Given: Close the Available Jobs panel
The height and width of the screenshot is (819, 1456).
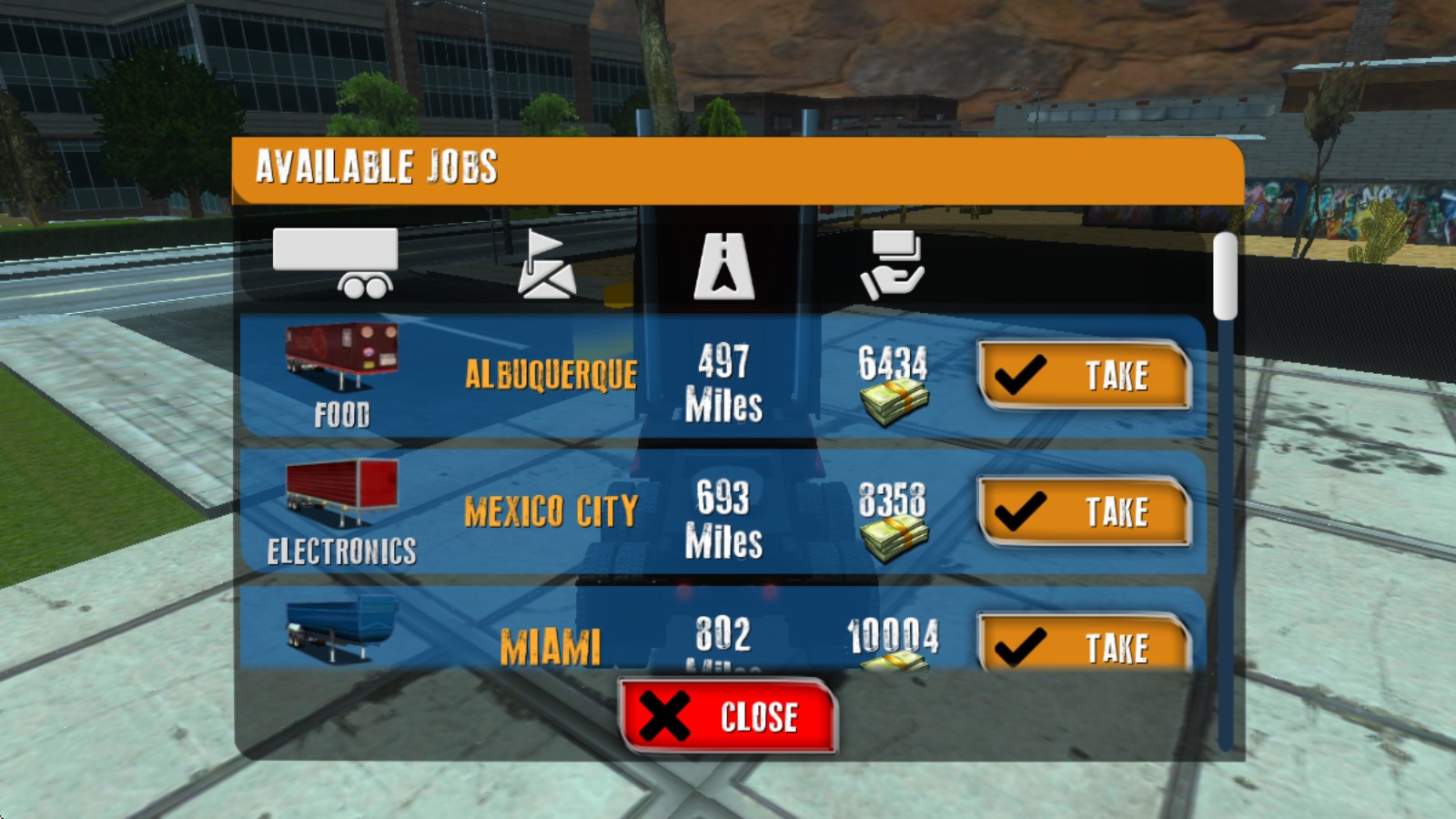Looking at the screenshot, I should point(727,716).
